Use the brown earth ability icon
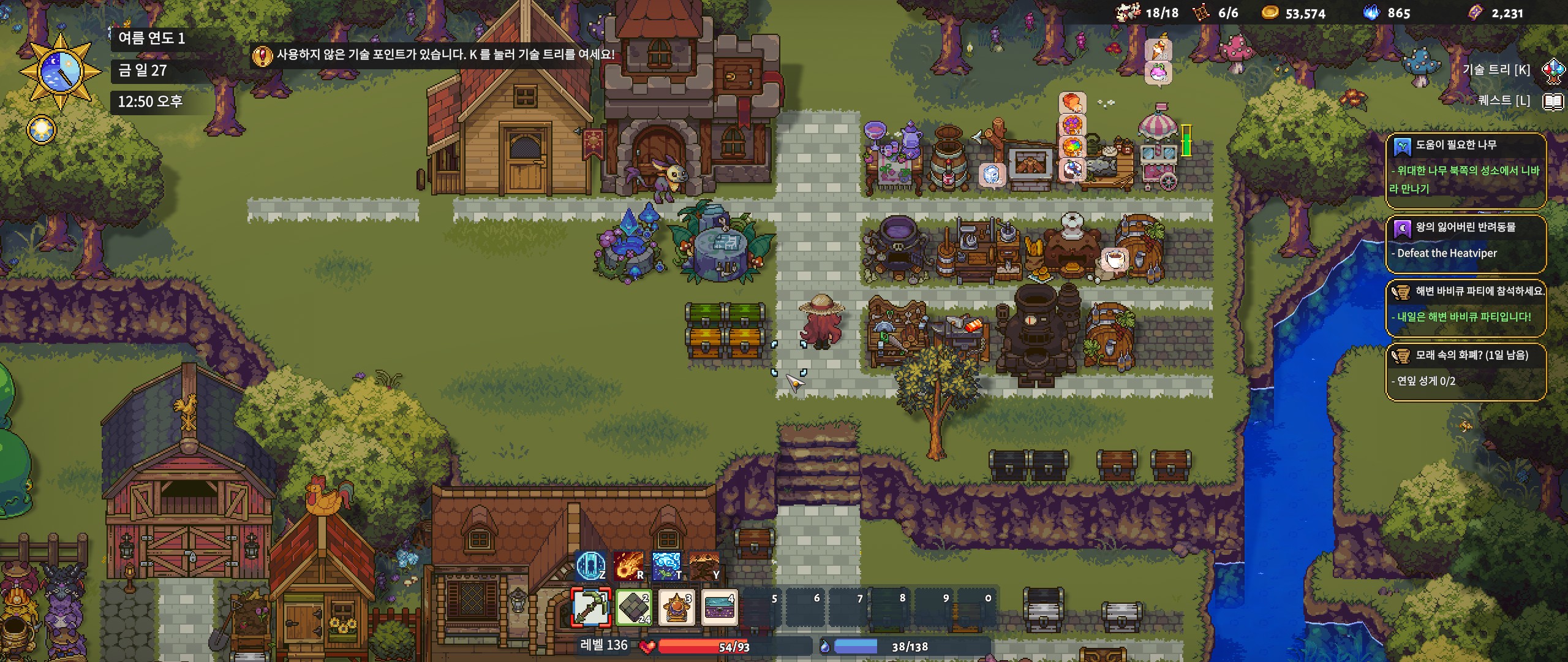 704,565
